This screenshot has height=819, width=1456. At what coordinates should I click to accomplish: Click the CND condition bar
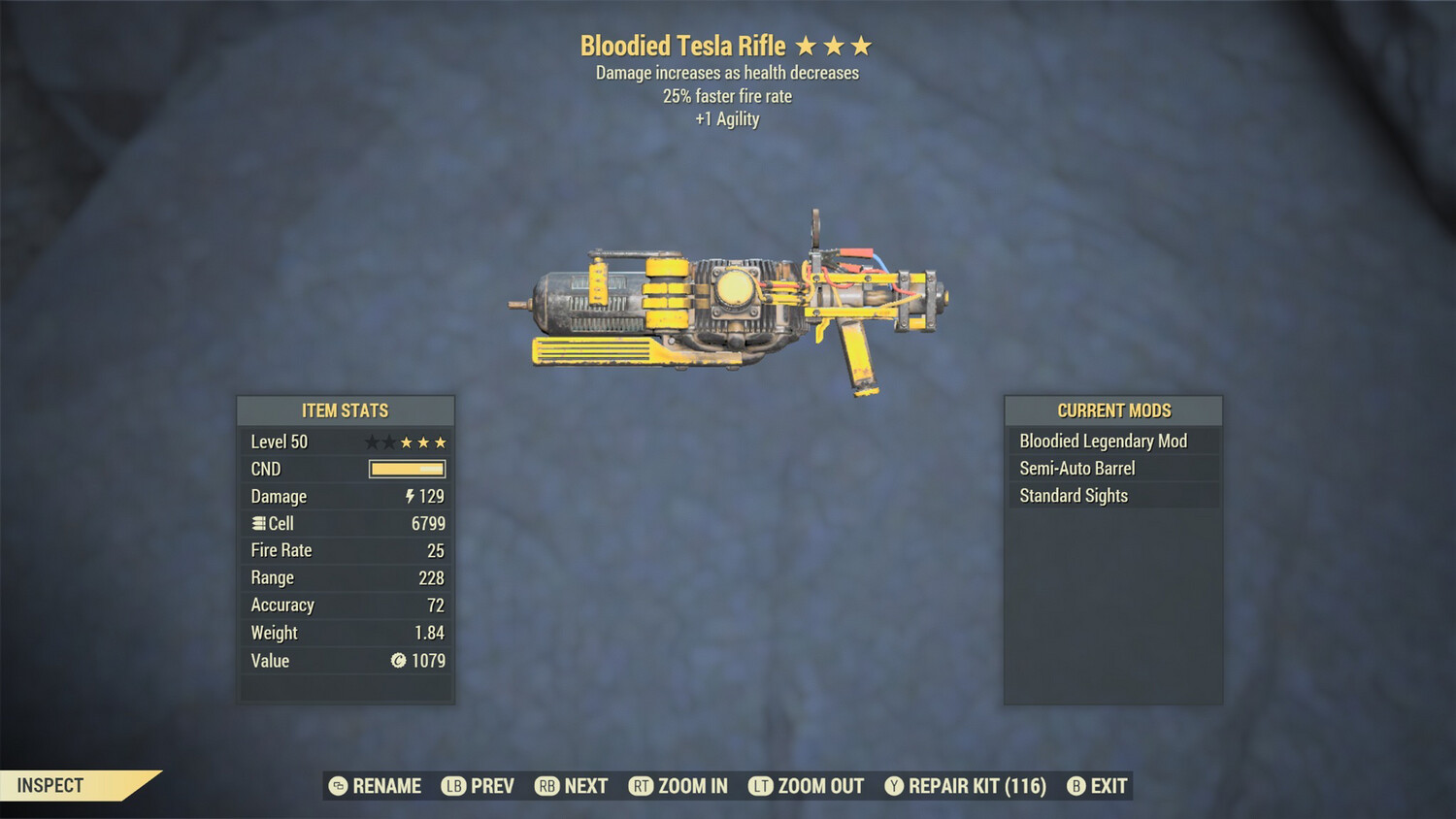tap(407, 469)
